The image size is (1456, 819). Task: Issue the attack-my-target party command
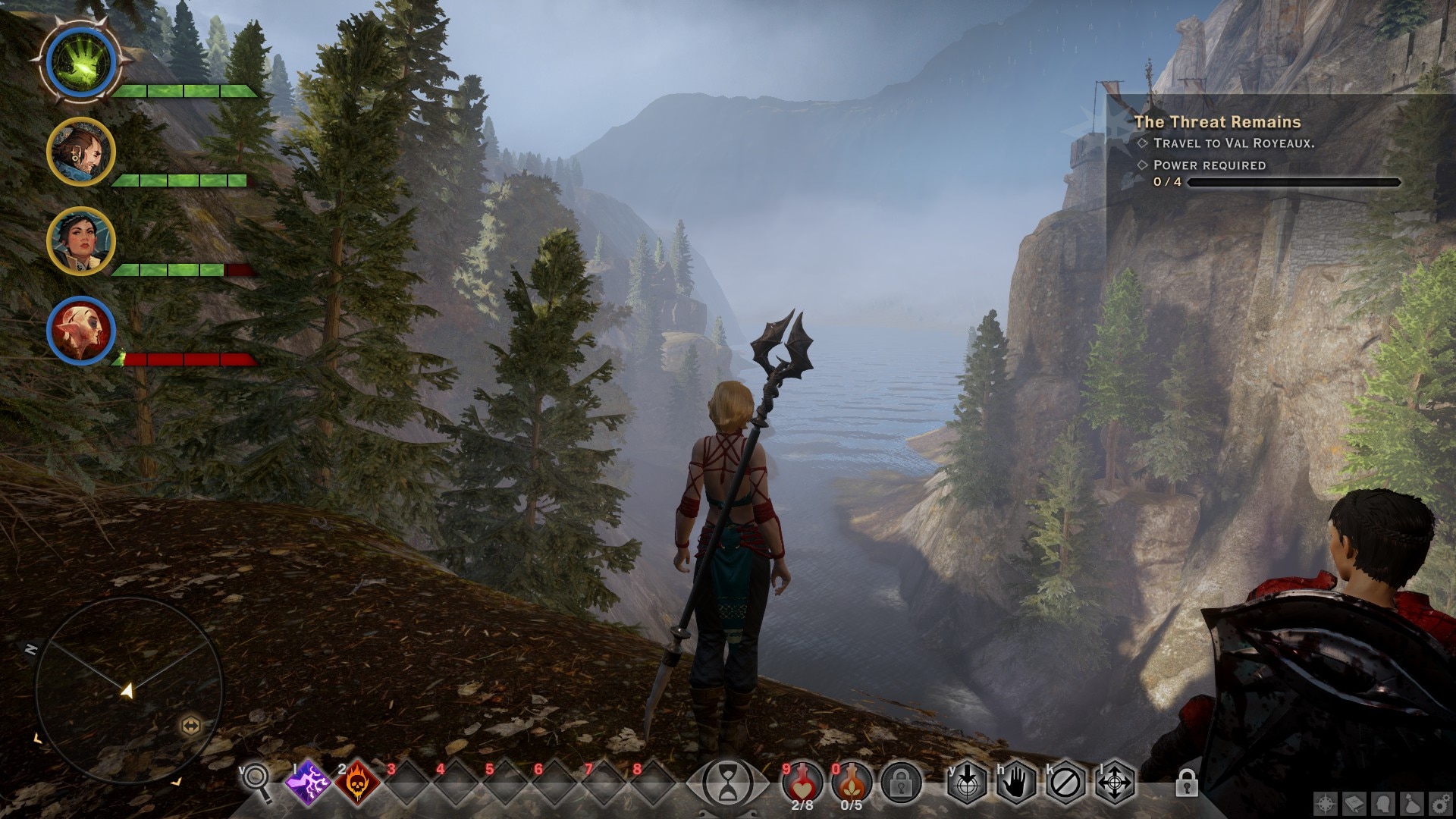coord(968,781)
